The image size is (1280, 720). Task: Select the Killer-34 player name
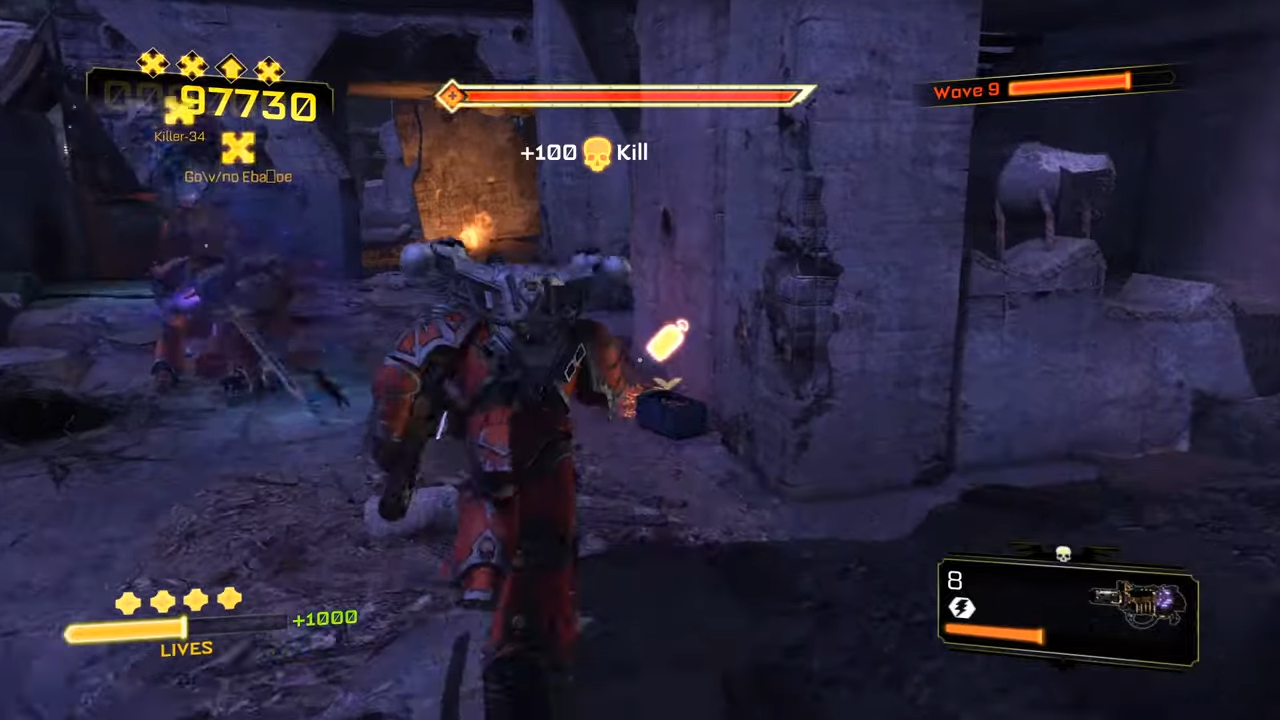pyautogui.click(x=180, y=136)
